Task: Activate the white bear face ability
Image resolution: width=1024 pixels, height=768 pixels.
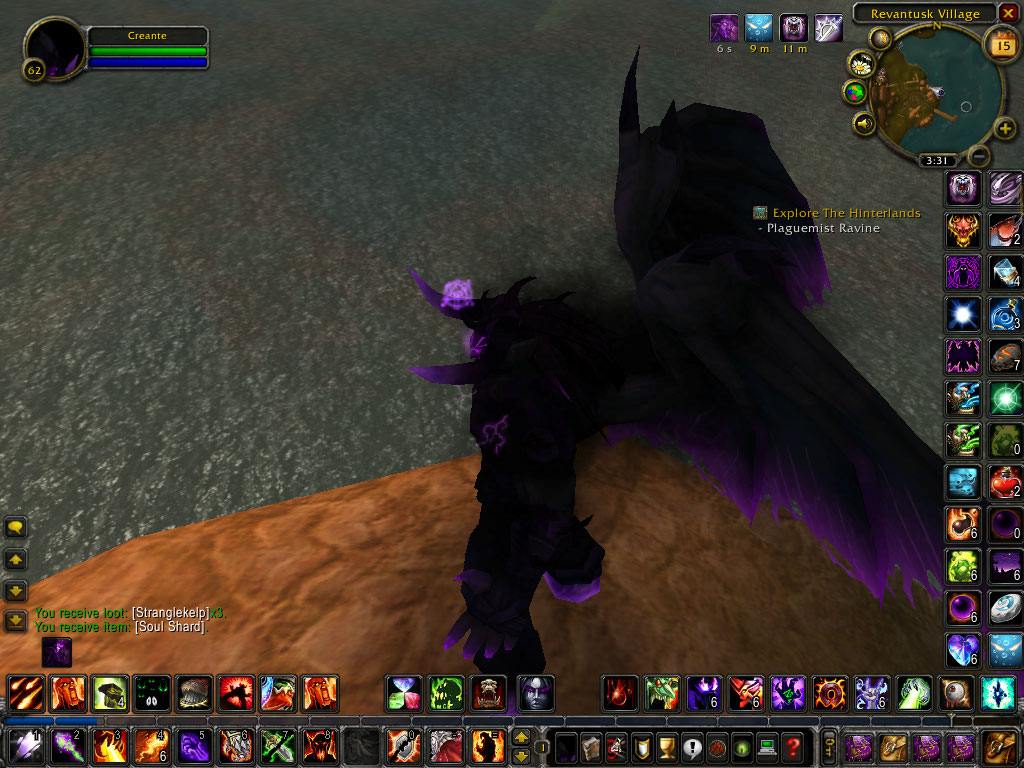Action: [x=963, y=187]
